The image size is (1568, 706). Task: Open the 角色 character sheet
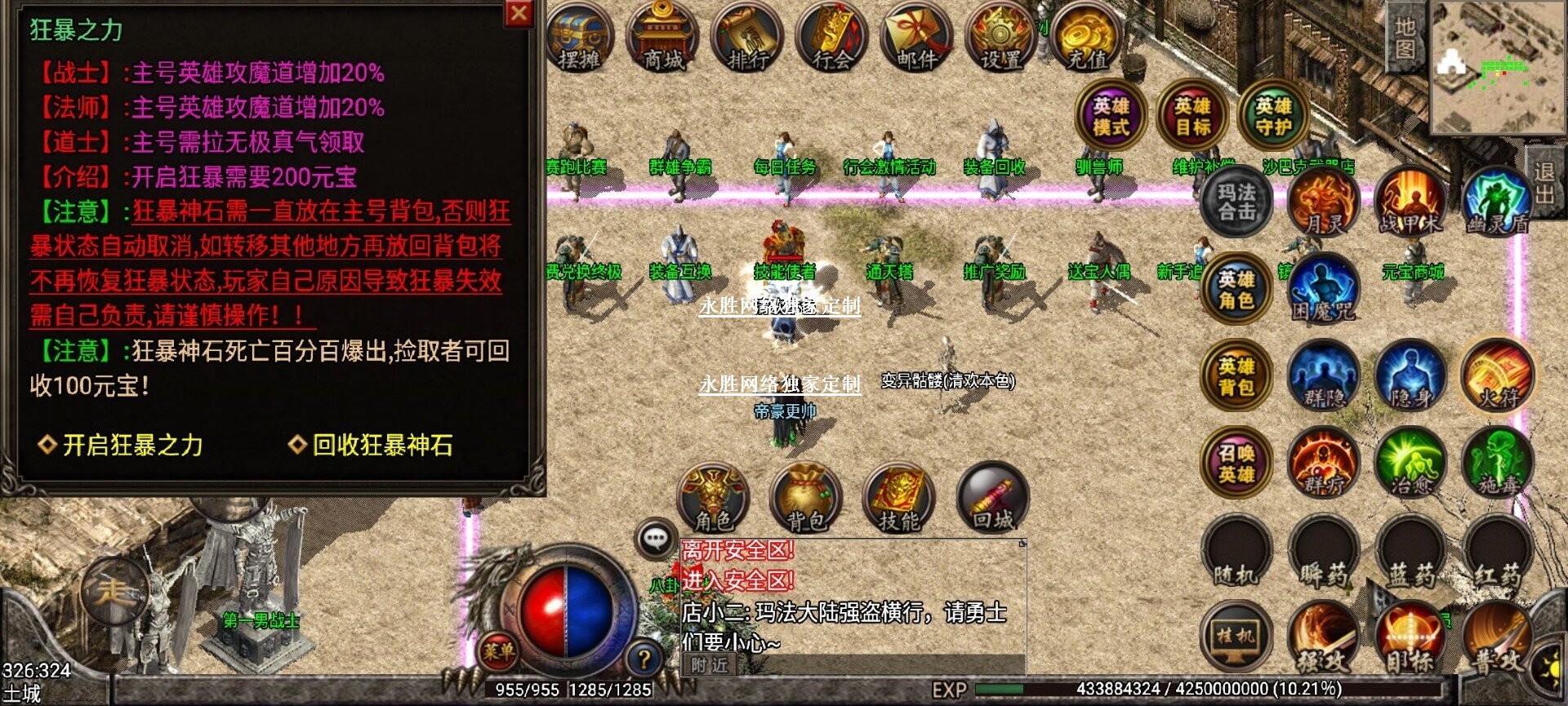click(x=714, y=498)
